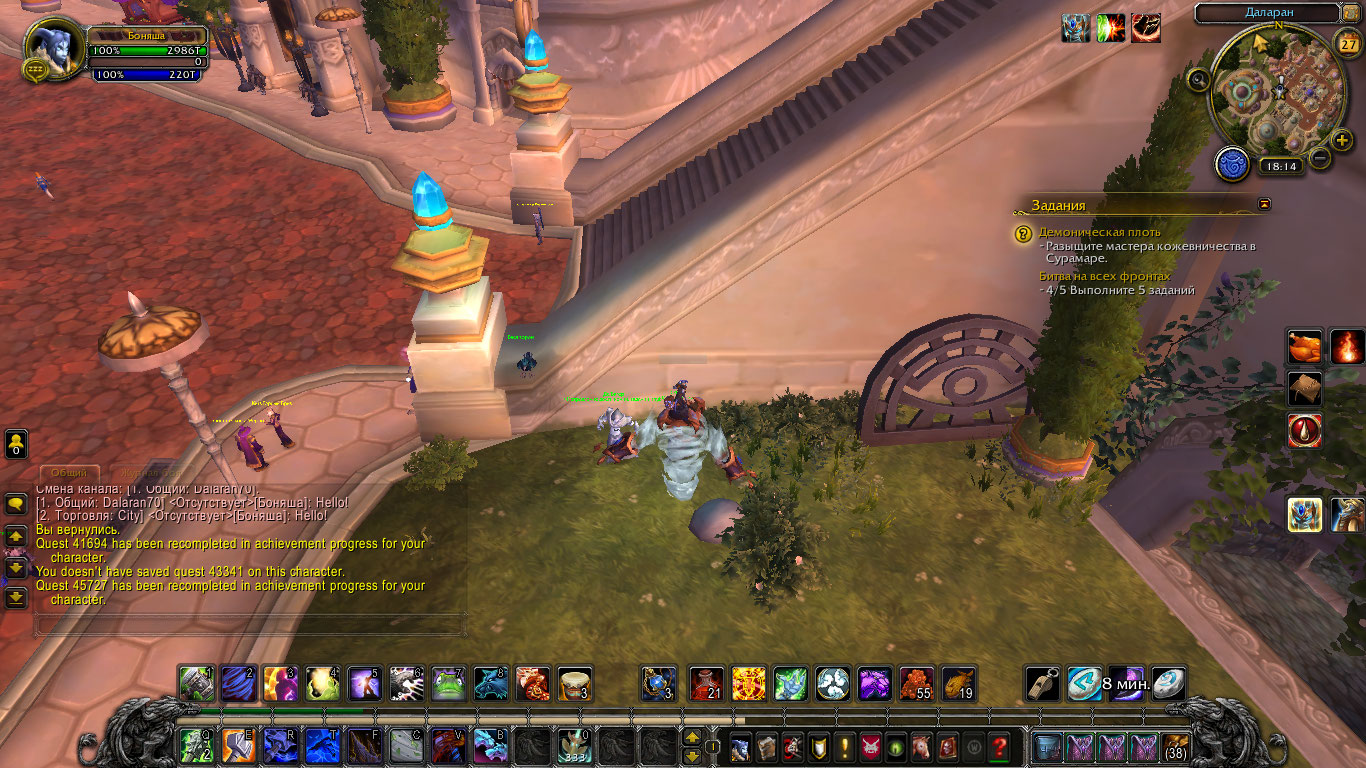Screen dimensions: 1366x768
Task: Page the action bar up with arrow
Action: click(x=691, y=737)
